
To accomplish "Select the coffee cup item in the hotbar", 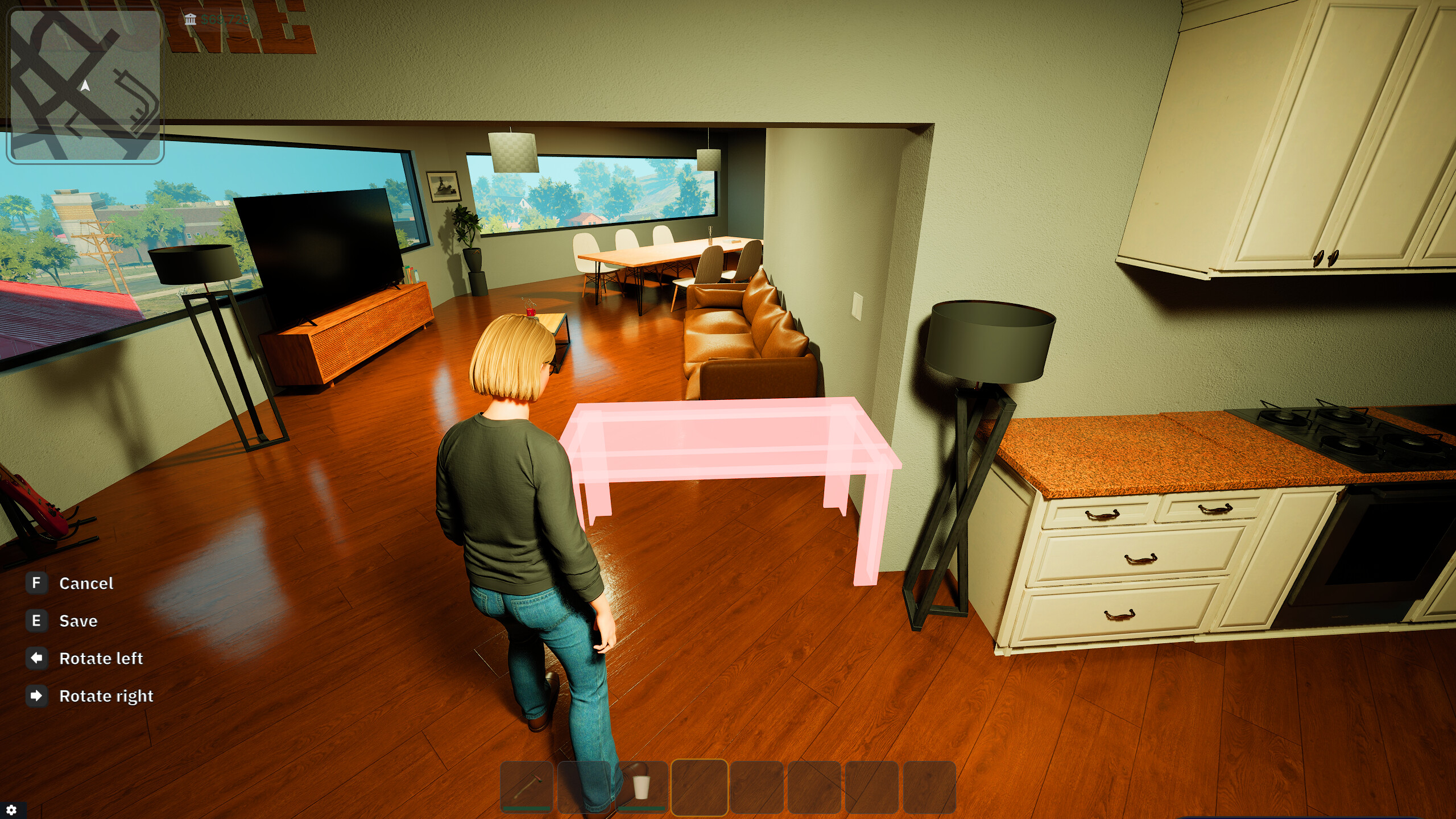I will 641,788.
